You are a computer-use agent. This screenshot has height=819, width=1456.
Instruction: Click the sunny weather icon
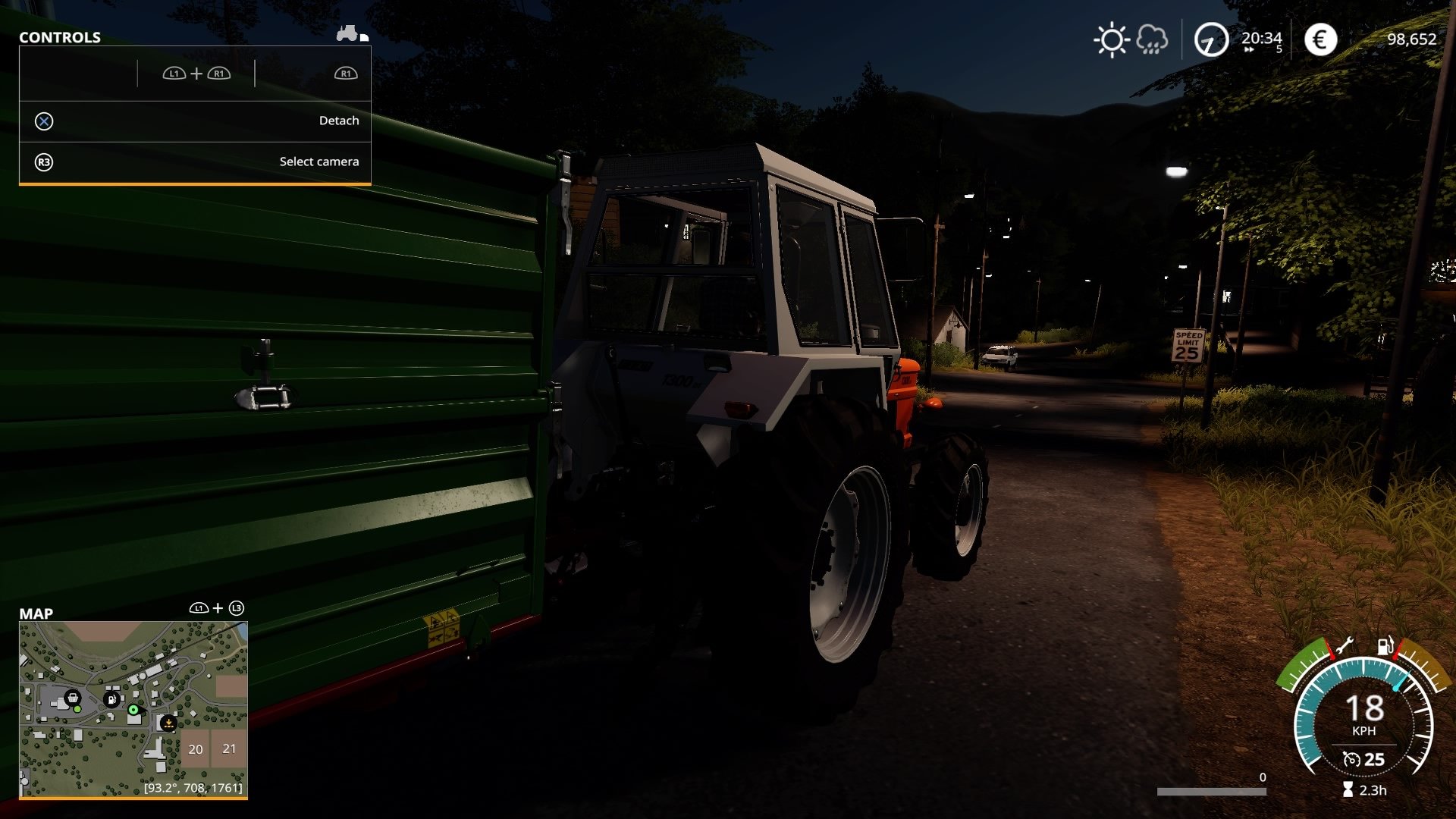coord(1112,38)
